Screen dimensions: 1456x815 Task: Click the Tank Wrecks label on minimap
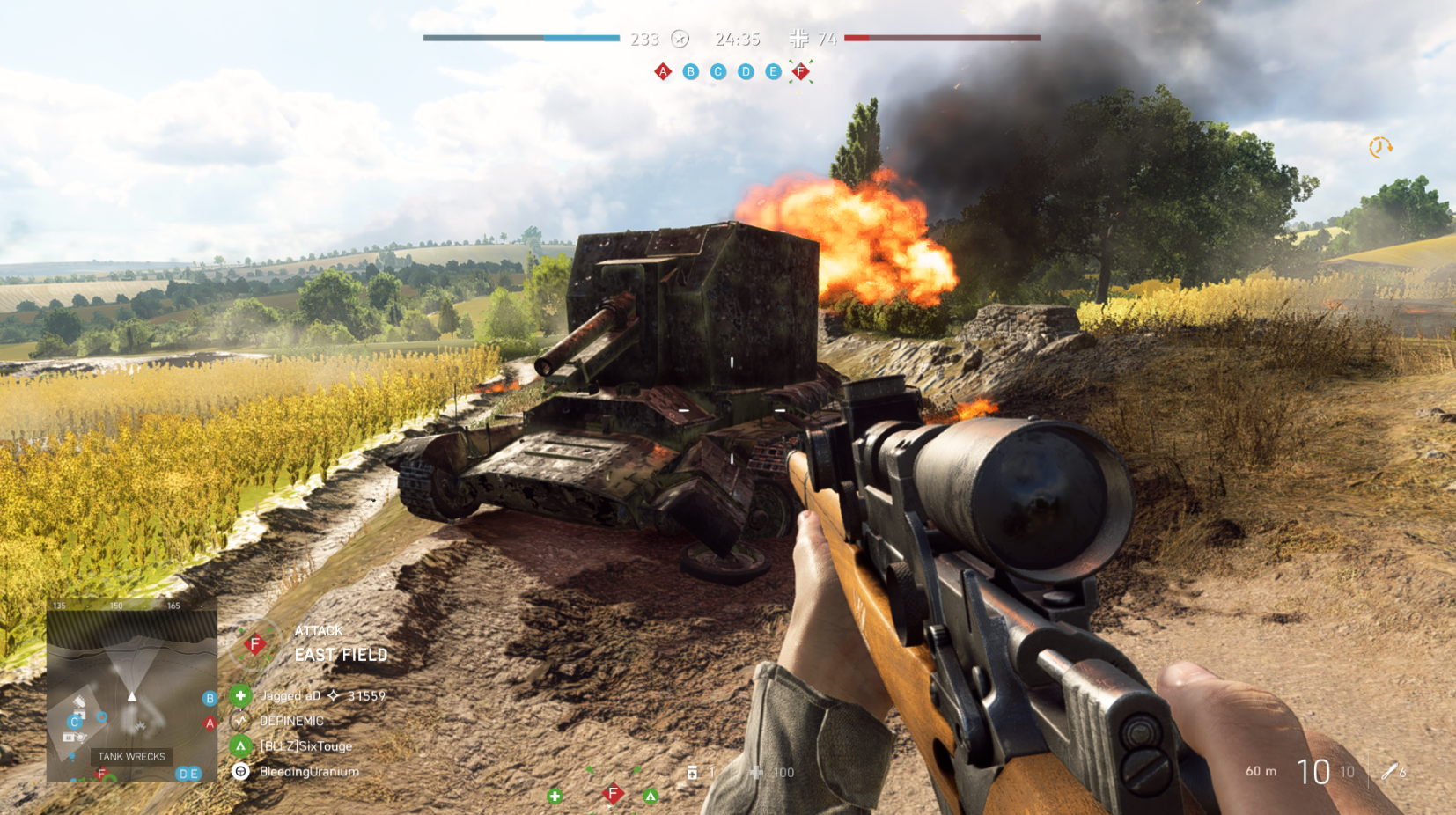click(132, 757)
